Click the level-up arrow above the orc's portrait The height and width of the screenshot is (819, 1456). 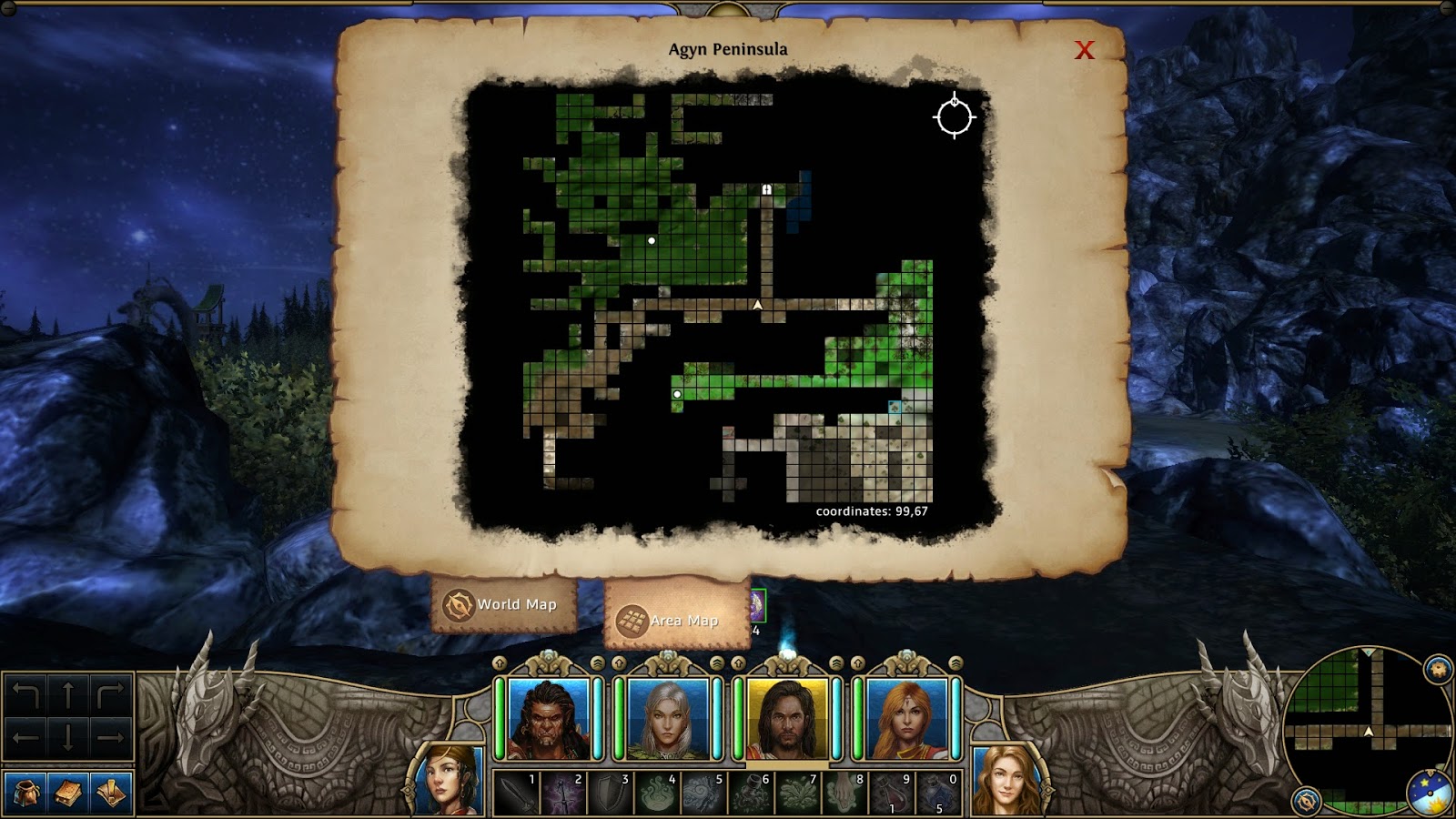[x=498, y=664]
